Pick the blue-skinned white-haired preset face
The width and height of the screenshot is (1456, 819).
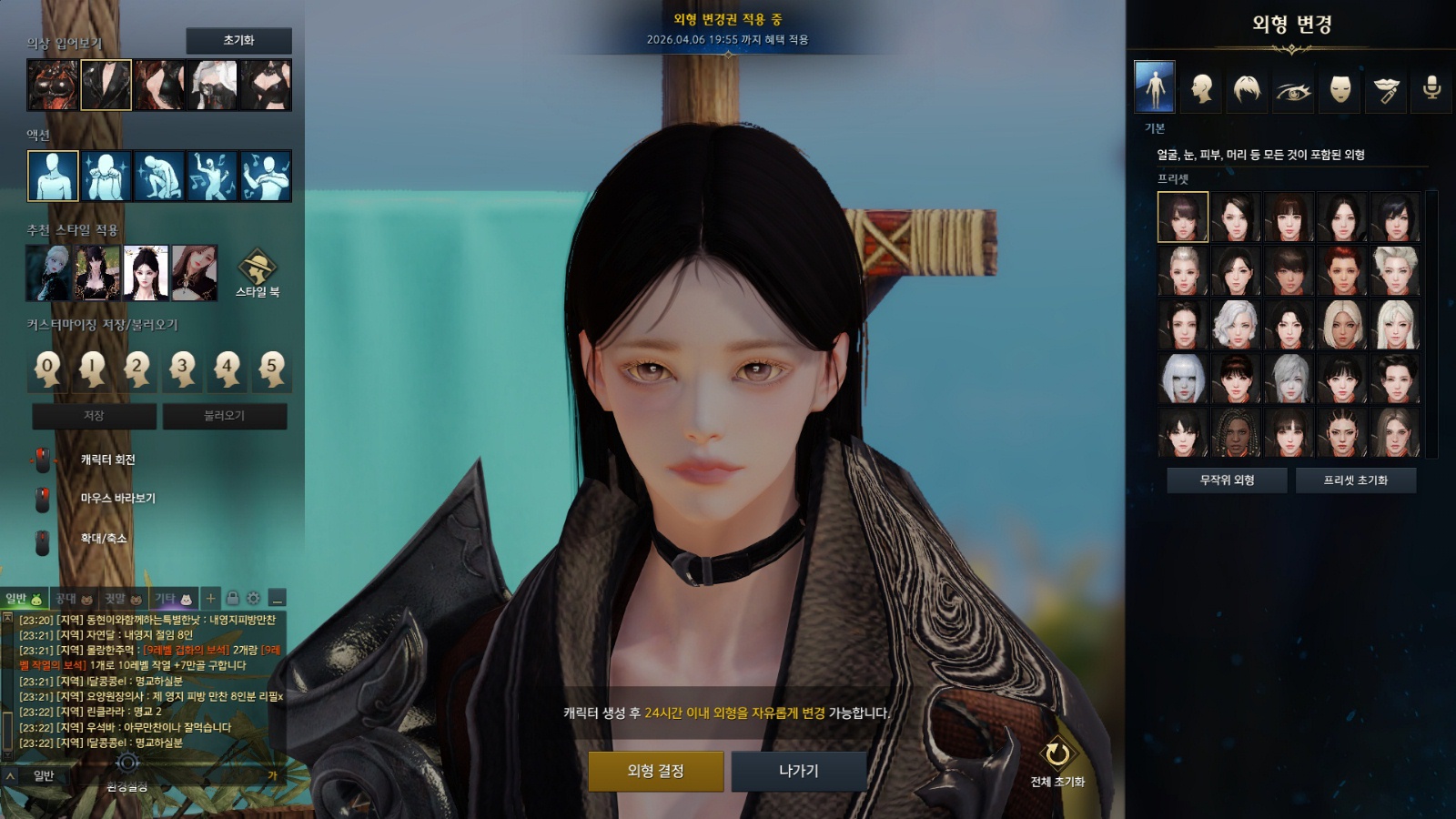point(1183,379)
